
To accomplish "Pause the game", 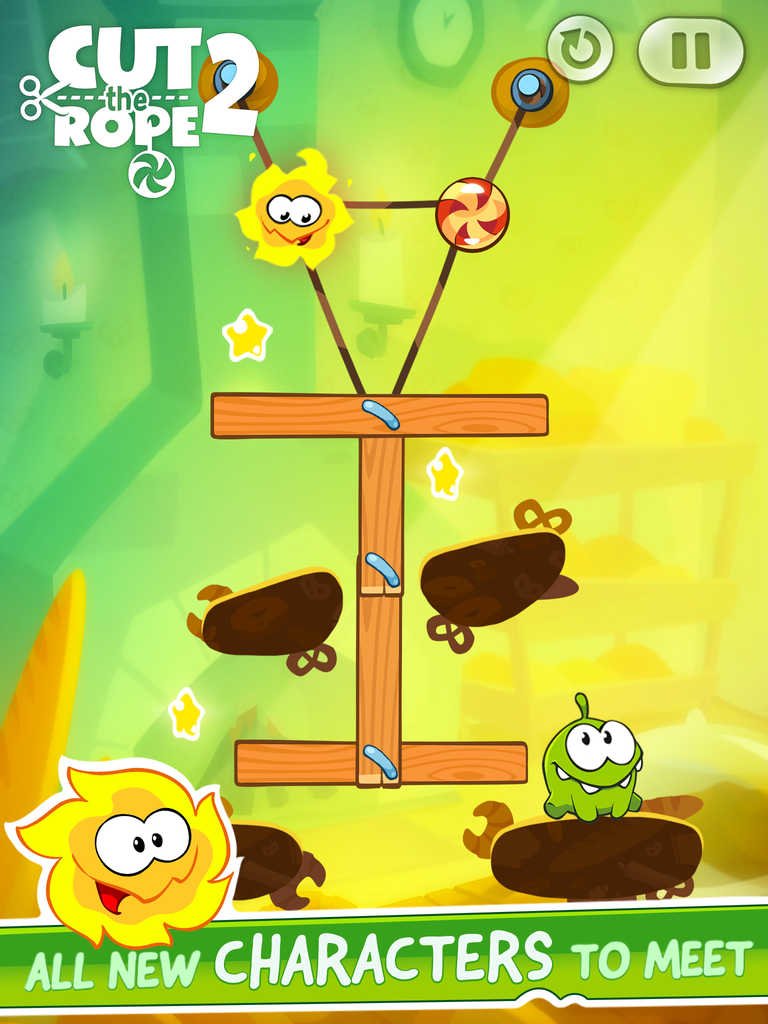I will (691, 51).
